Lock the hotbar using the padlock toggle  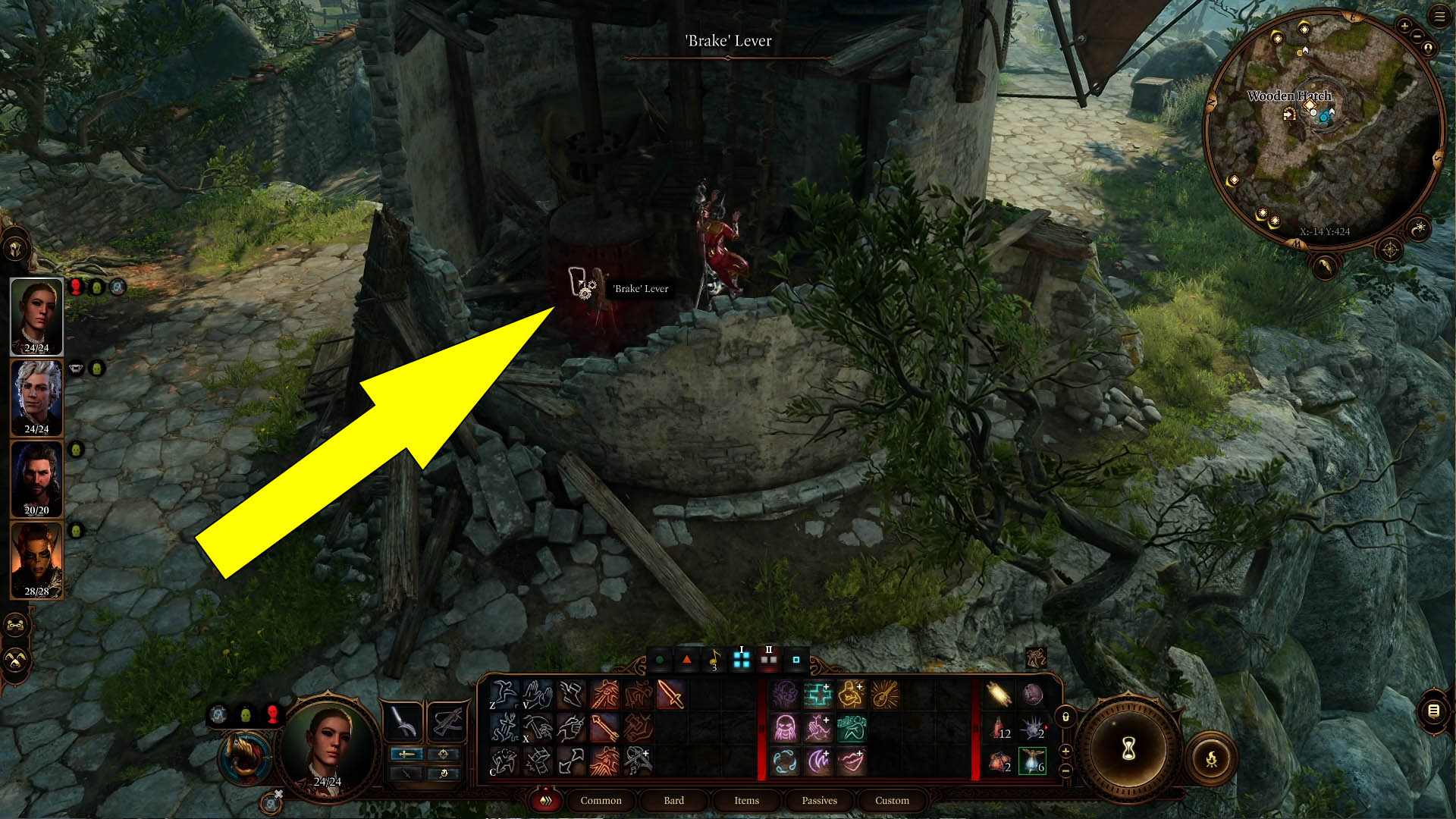1065,717
